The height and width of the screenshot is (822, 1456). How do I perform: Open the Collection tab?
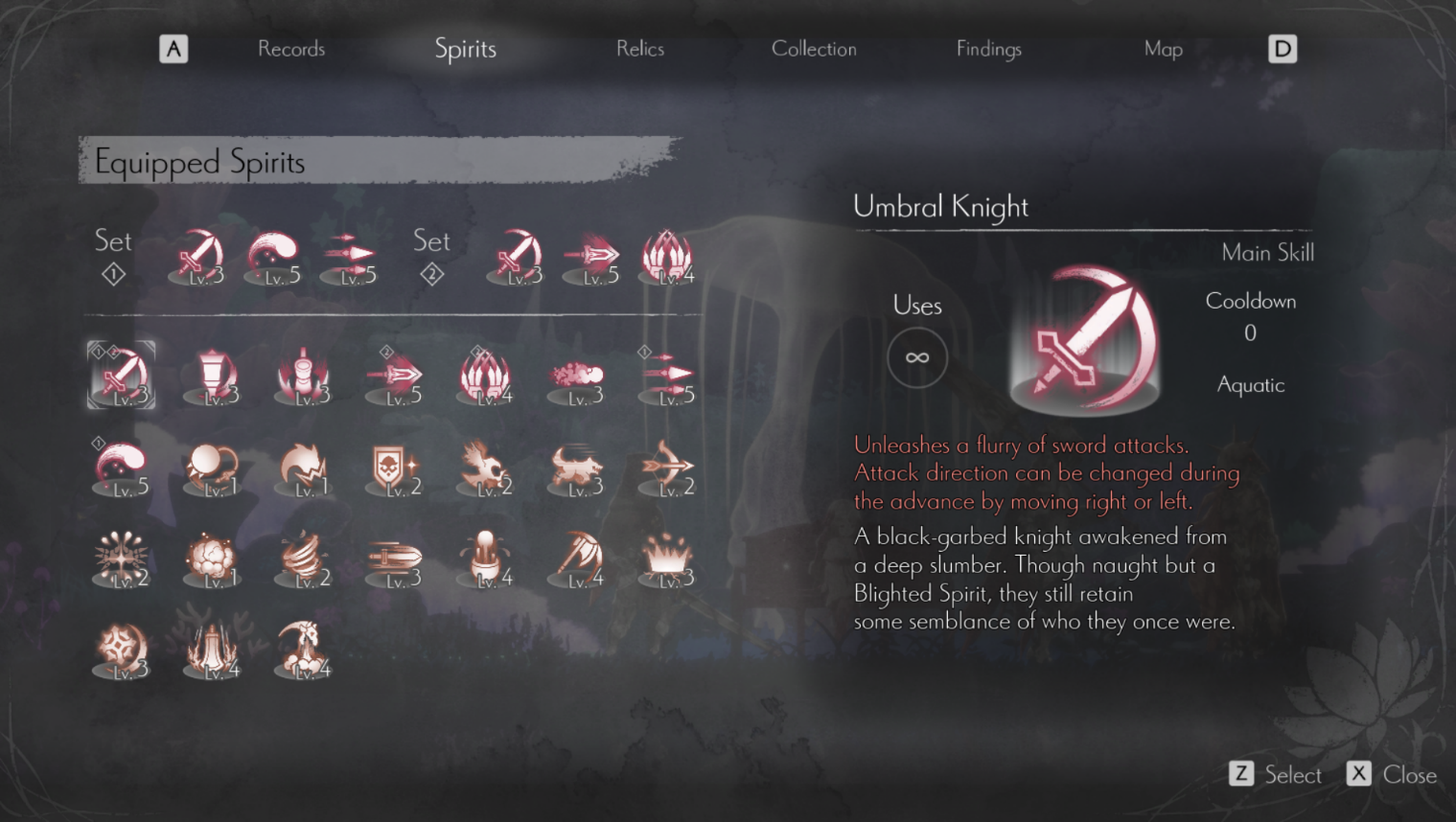coord(814,49)
